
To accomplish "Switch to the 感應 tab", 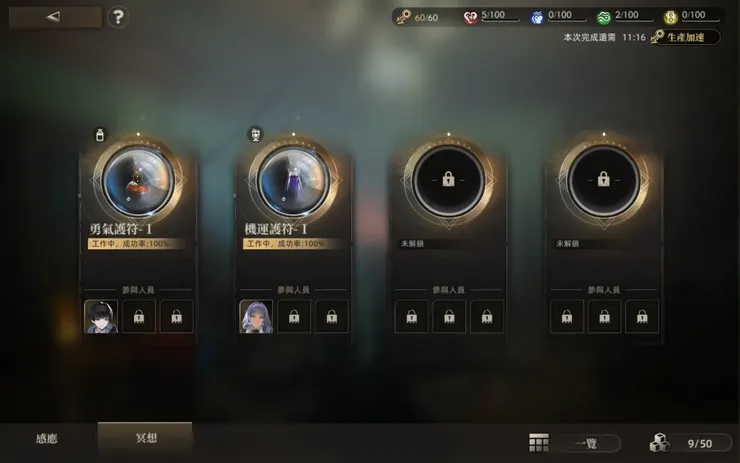I will 47,439.
